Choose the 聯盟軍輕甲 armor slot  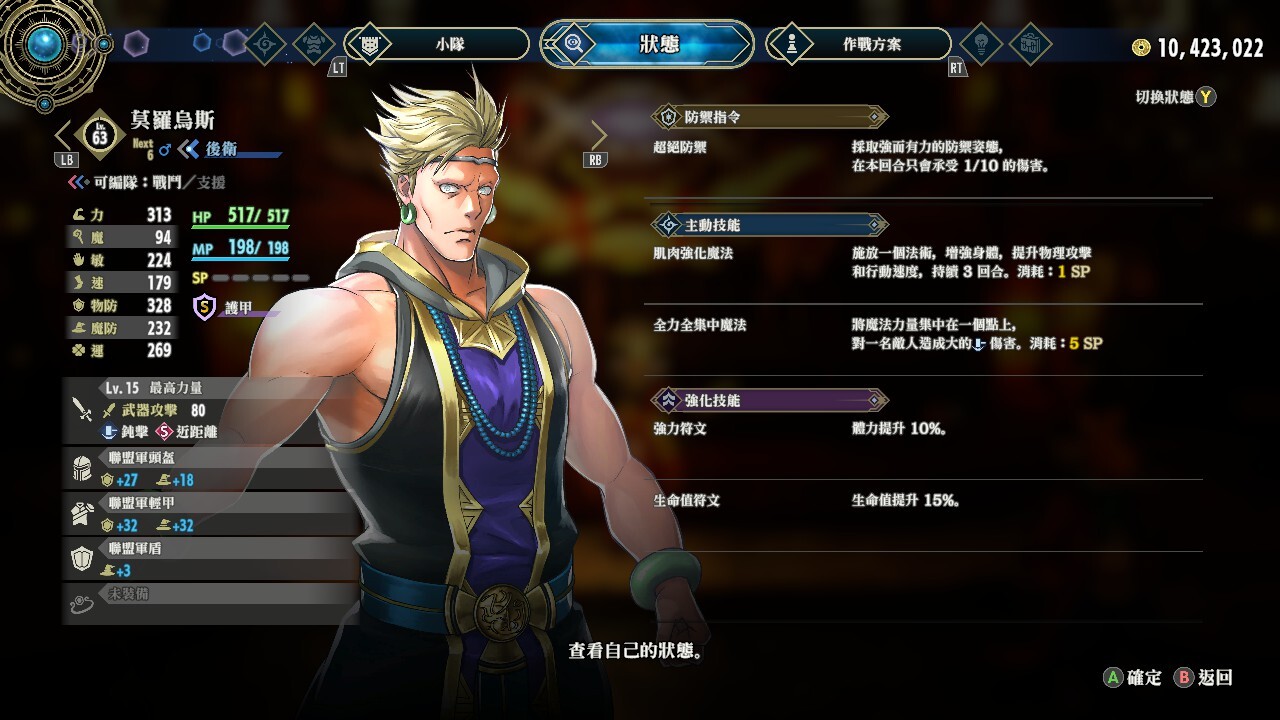[200, 514]
